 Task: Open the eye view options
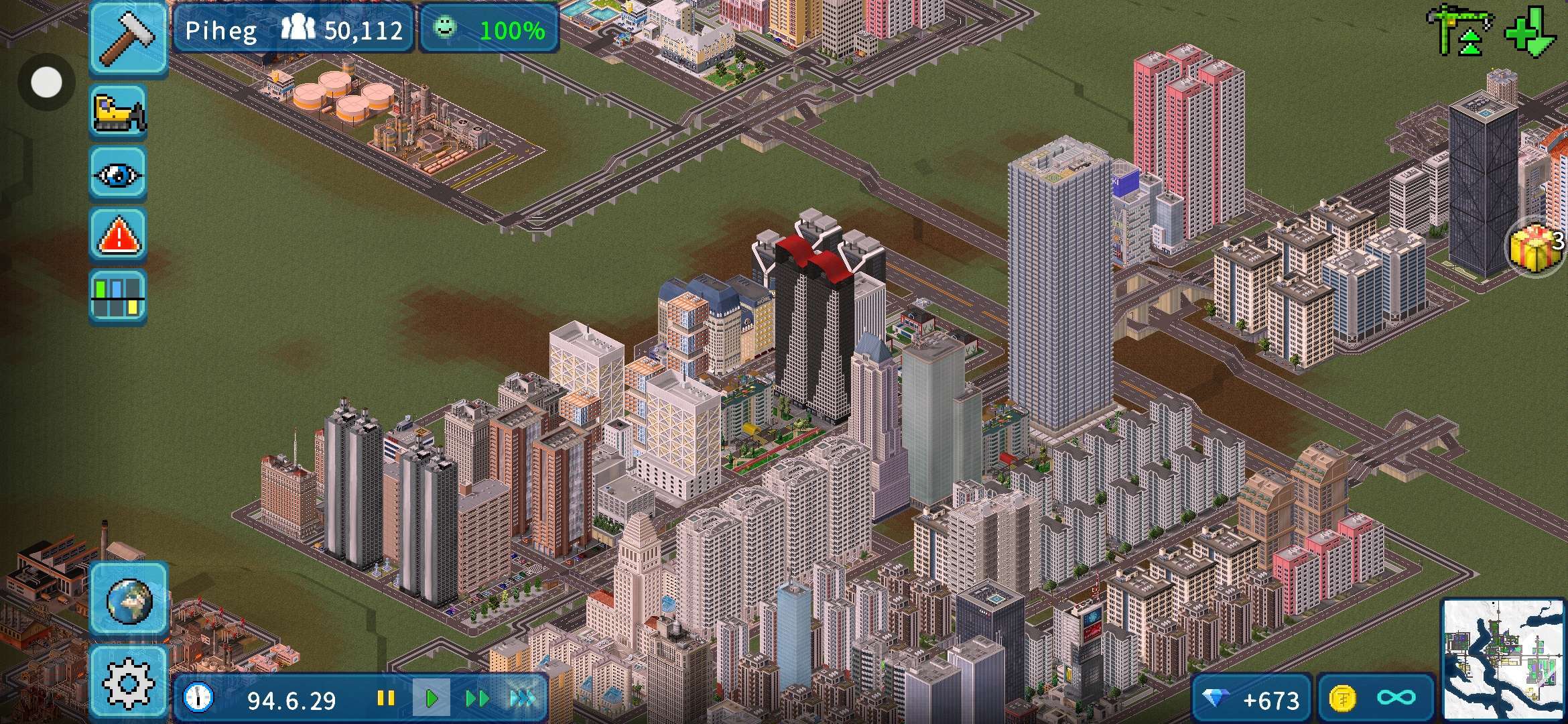(x=118, y=174)
